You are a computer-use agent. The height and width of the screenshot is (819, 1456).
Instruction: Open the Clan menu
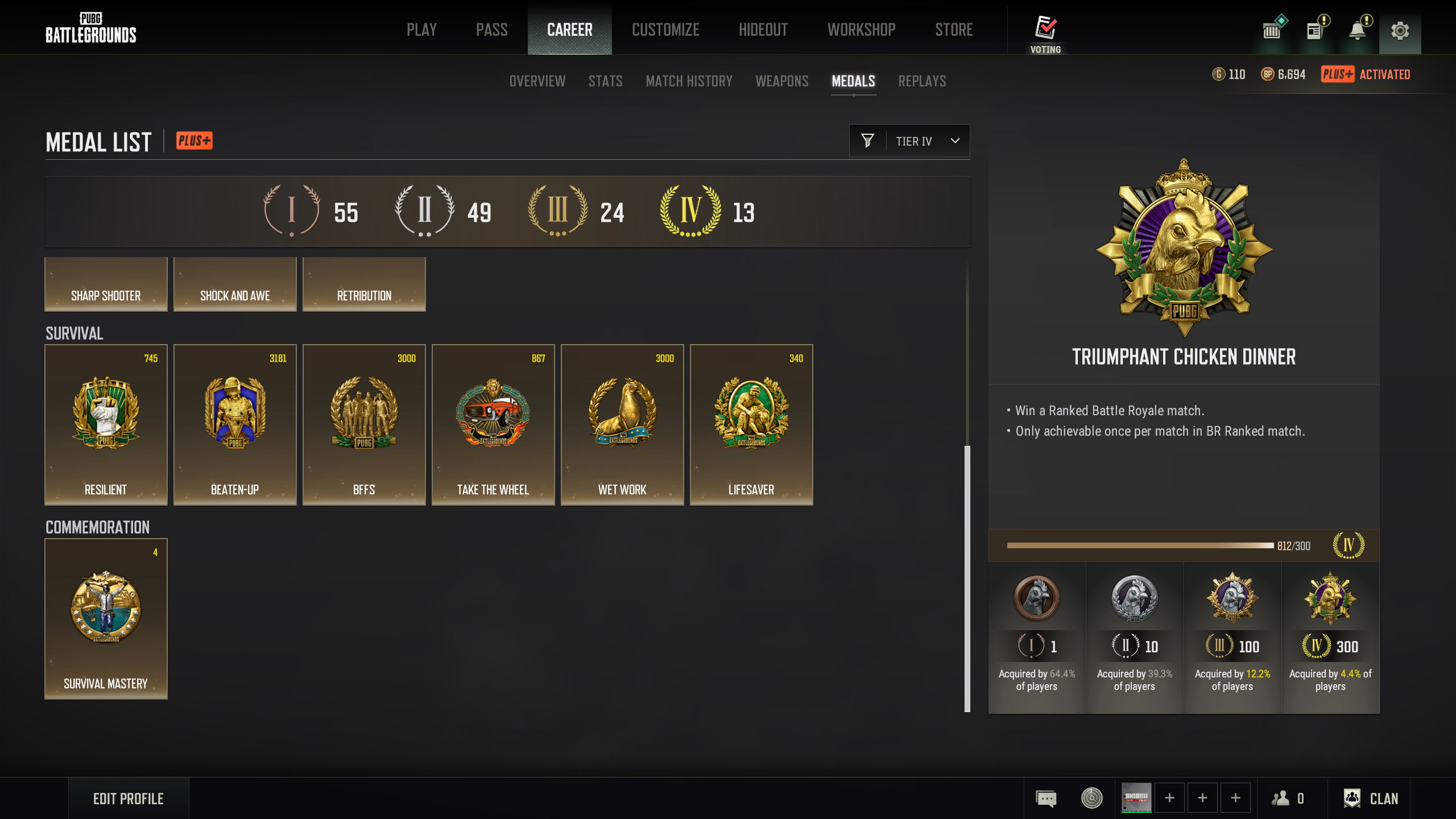[x=1371, y=799]
